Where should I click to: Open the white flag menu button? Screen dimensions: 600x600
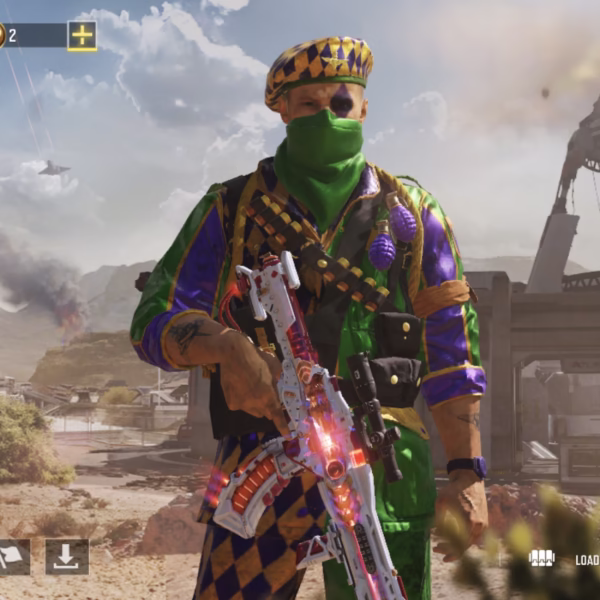tap(12, 557)
